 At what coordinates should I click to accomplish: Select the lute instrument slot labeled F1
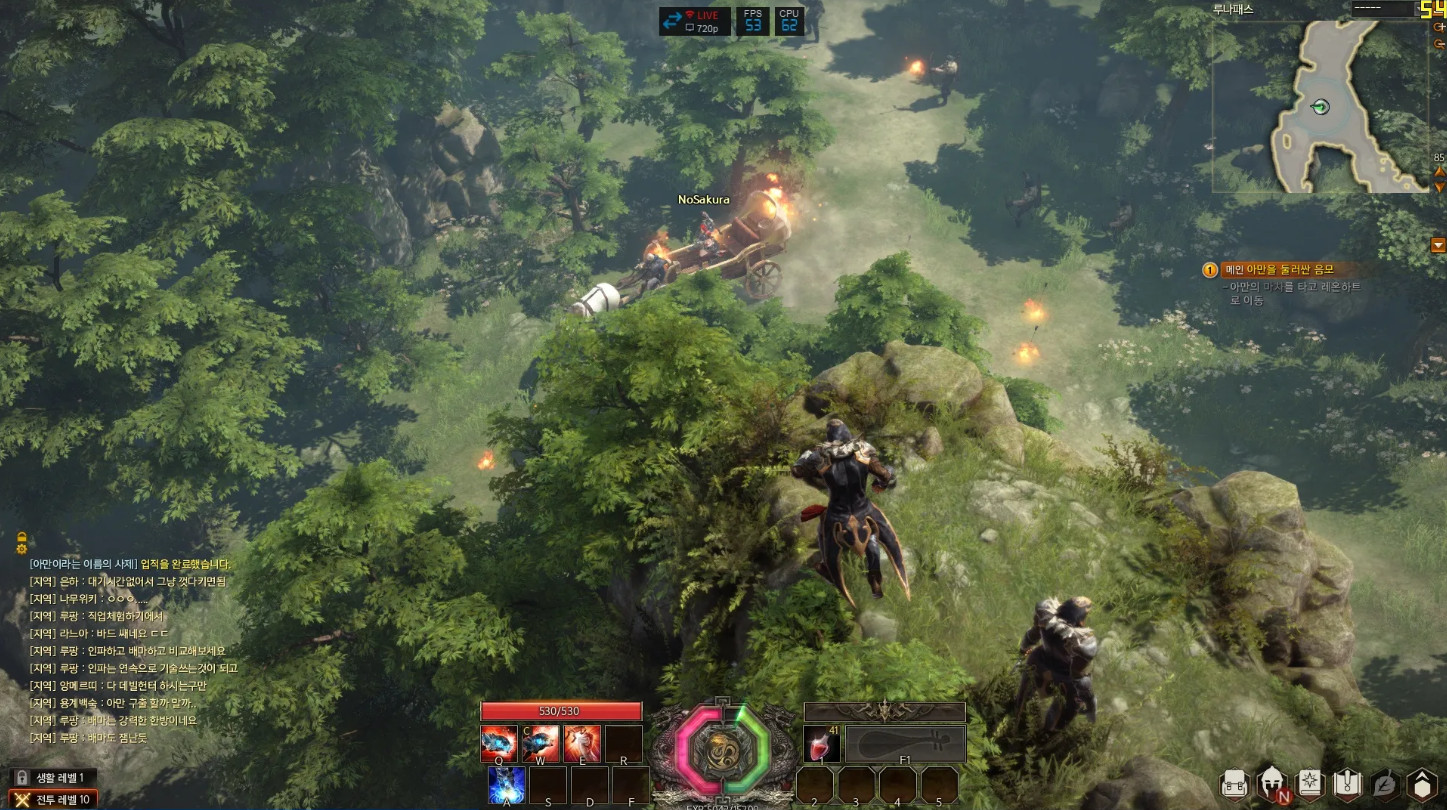click(906, 744)
